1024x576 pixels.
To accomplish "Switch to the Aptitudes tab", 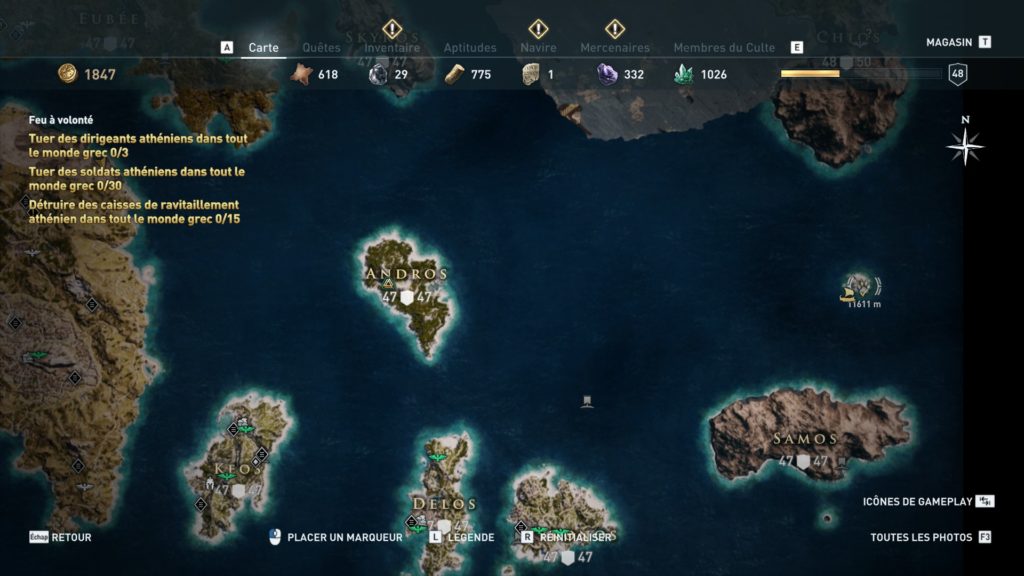I will 470,47.
